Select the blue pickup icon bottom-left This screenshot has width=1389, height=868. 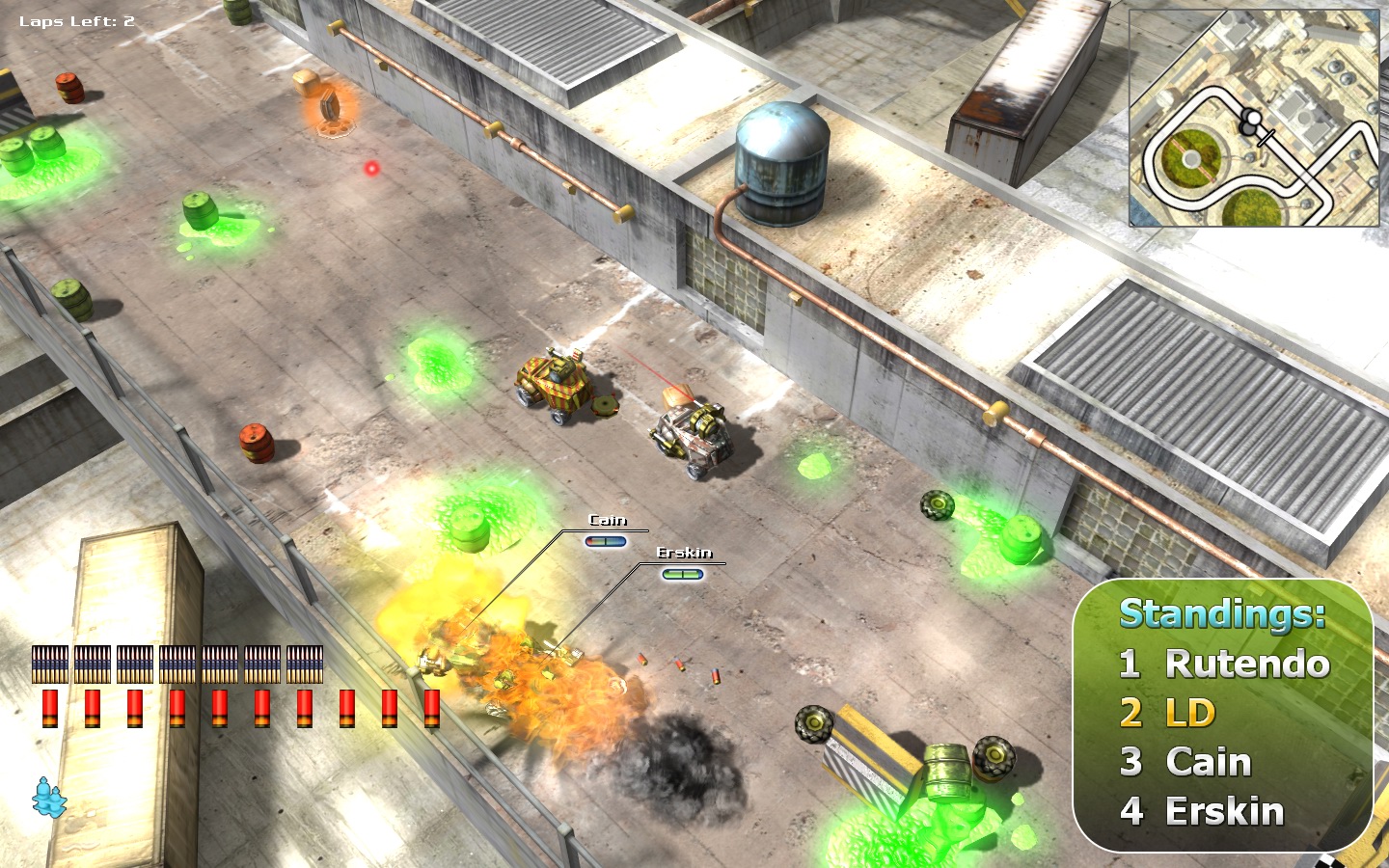[46, 797]
